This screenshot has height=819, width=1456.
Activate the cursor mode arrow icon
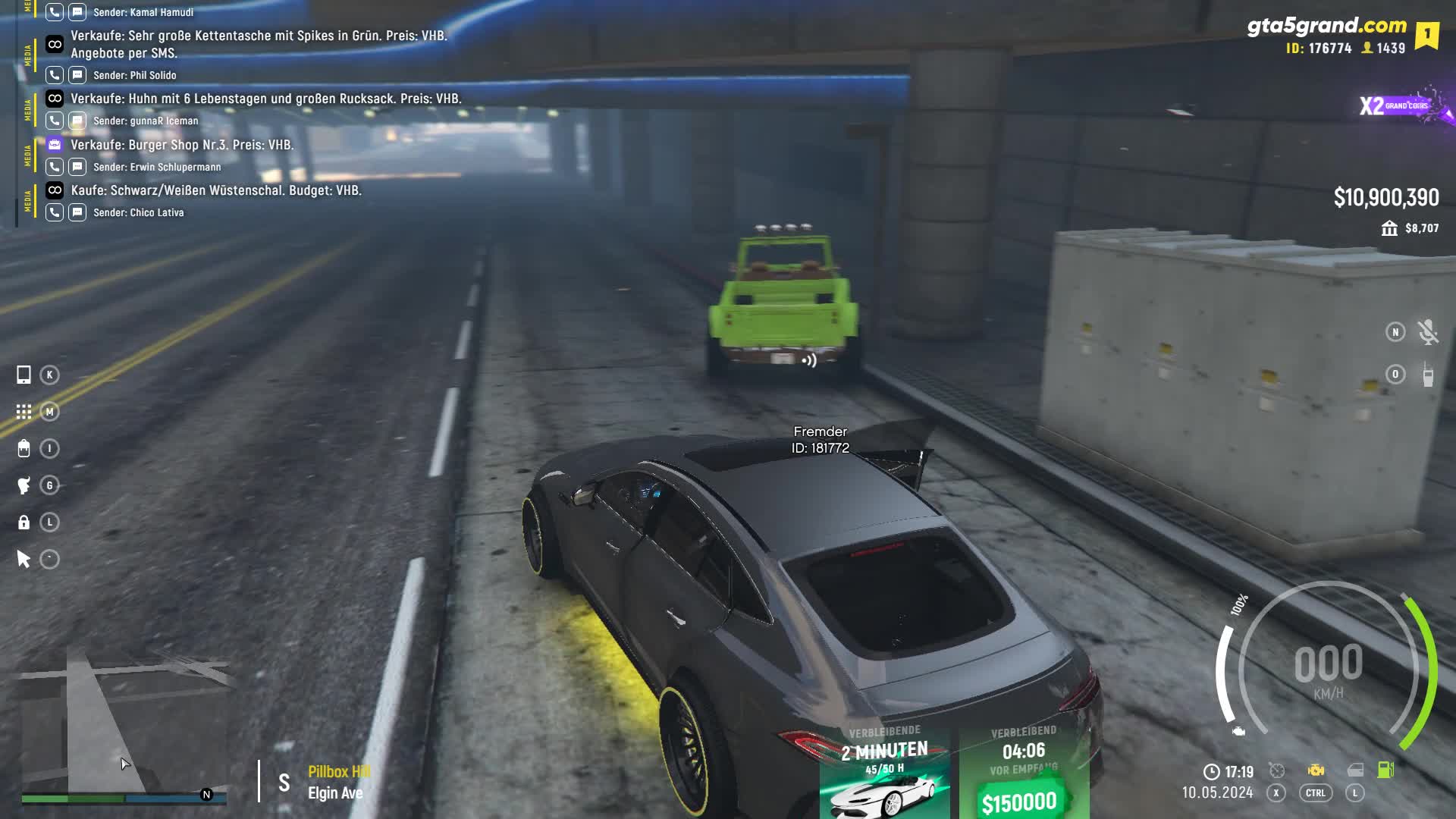tap(24, 560)
